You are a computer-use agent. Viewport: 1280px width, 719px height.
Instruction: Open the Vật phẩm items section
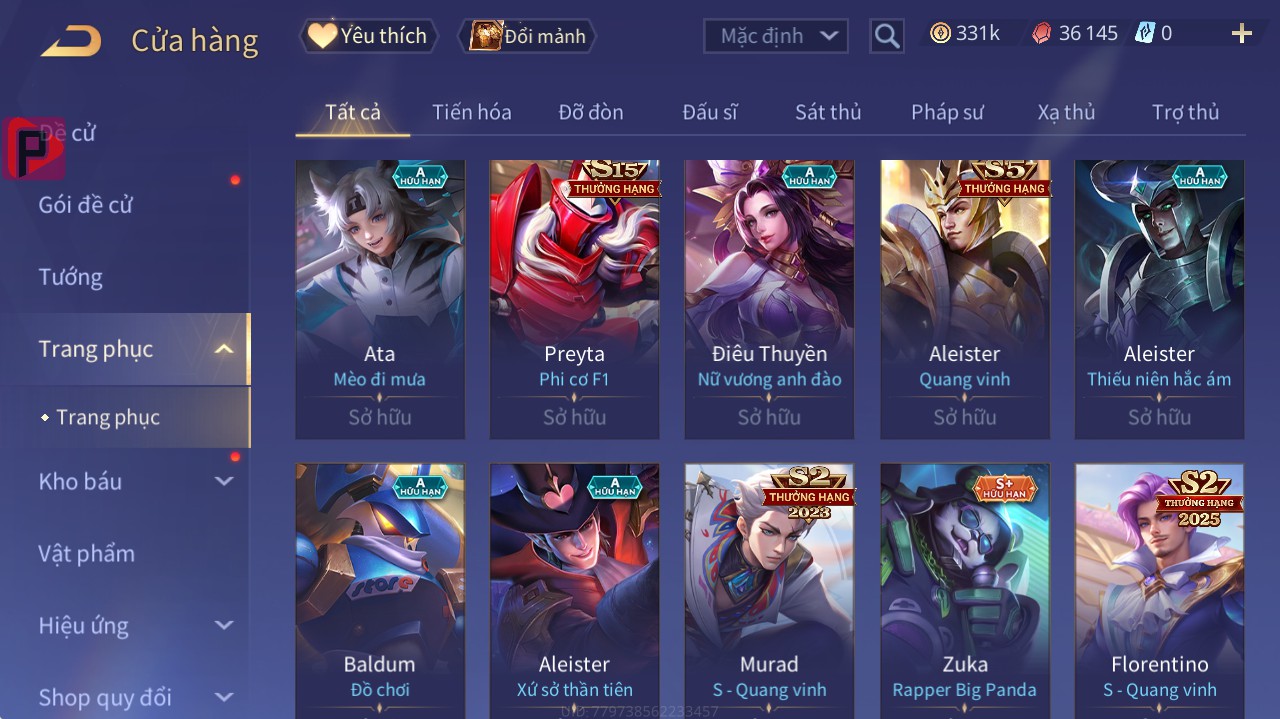86,553
